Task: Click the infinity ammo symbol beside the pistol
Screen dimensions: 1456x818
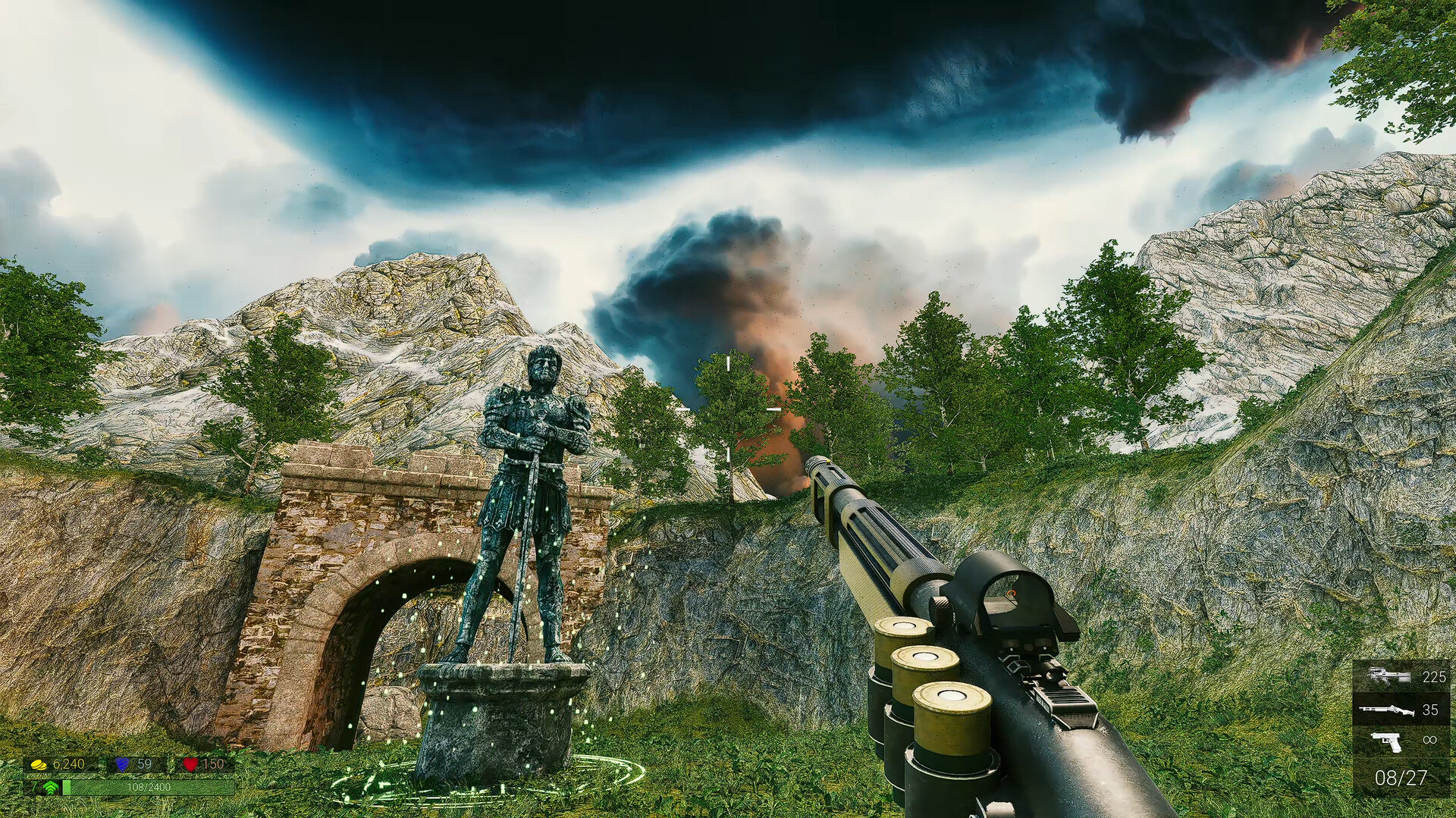Action: (1429, 739)
